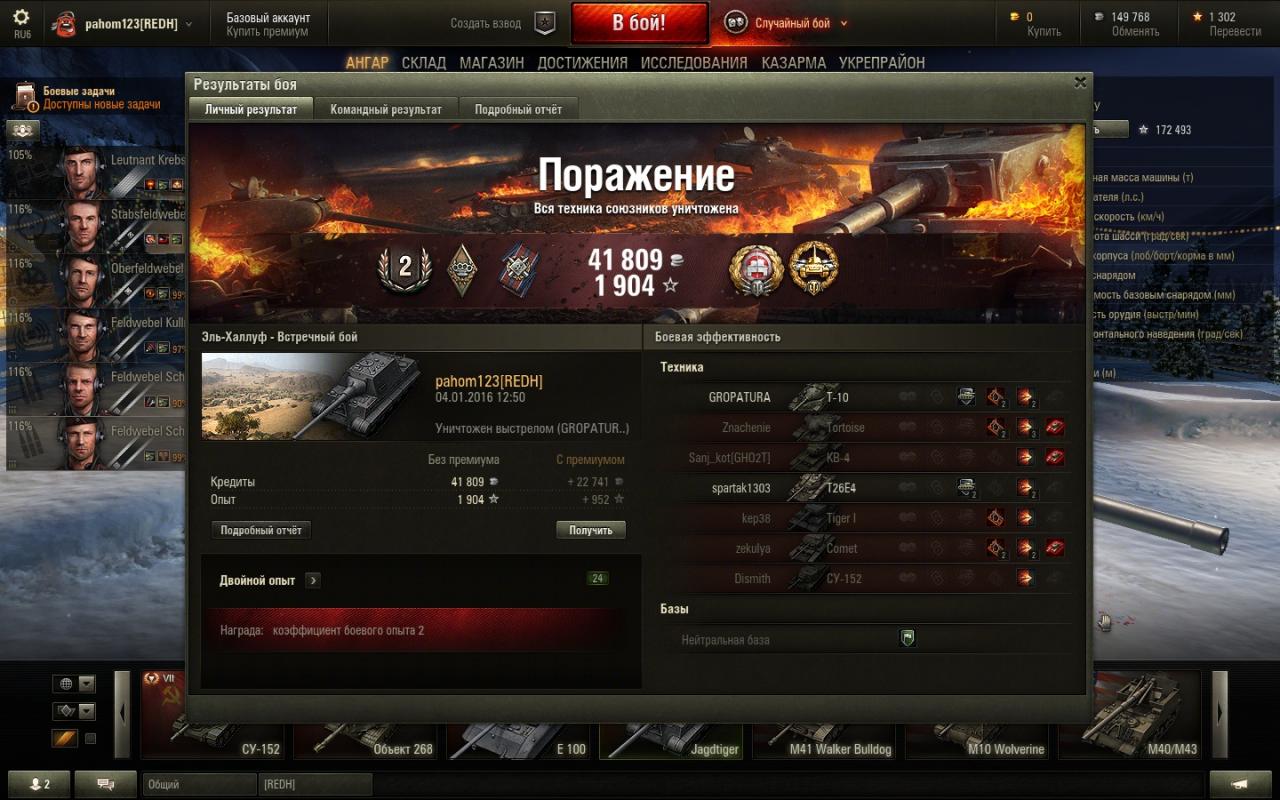
Task: Click the Получить premium button
Action: pyautogui.click(x=591, y=530)
